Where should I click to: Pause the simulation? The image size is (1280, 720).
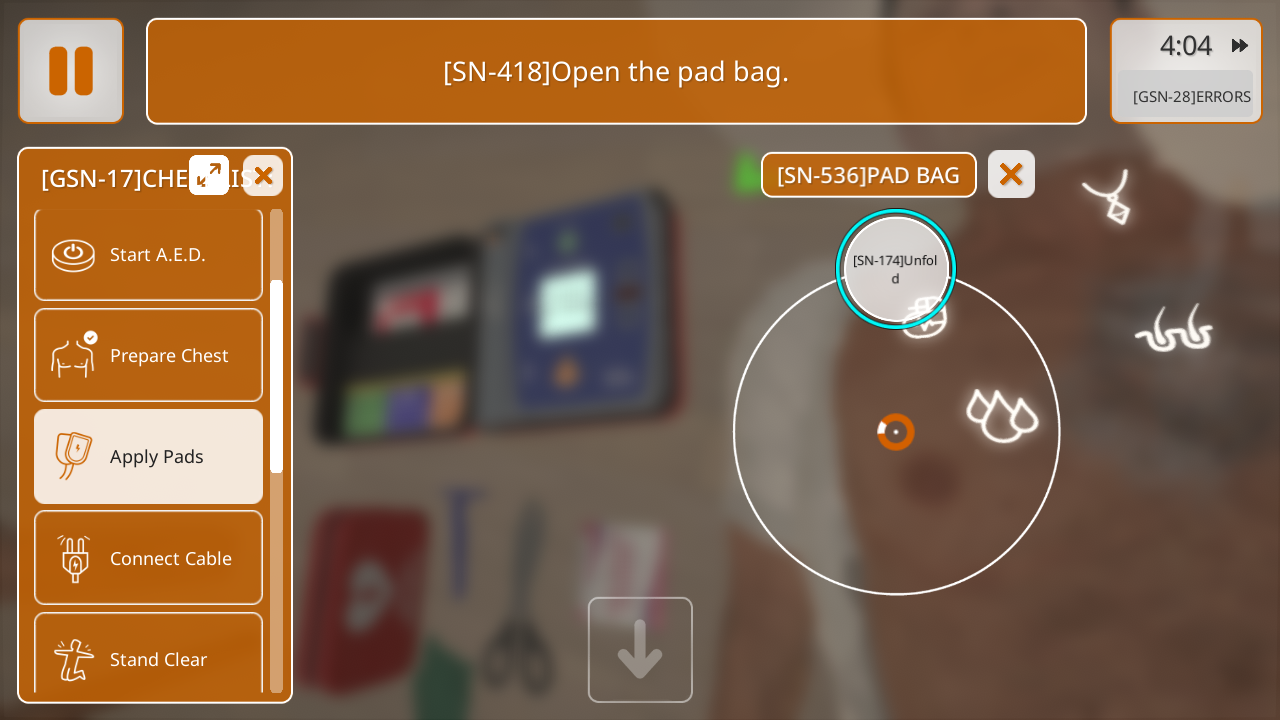click(71, 71)
